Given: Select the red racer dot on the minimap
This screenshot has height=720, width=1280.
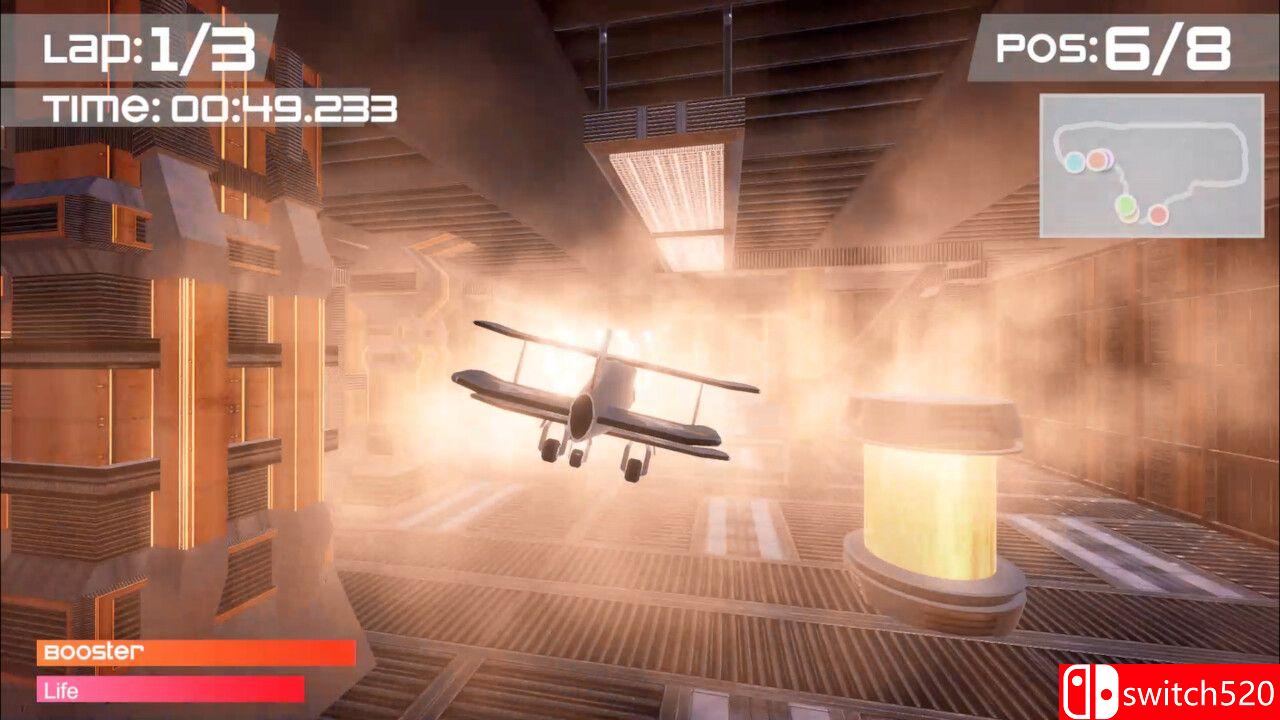Looking at the screenshot, I should coord(1158,214).
